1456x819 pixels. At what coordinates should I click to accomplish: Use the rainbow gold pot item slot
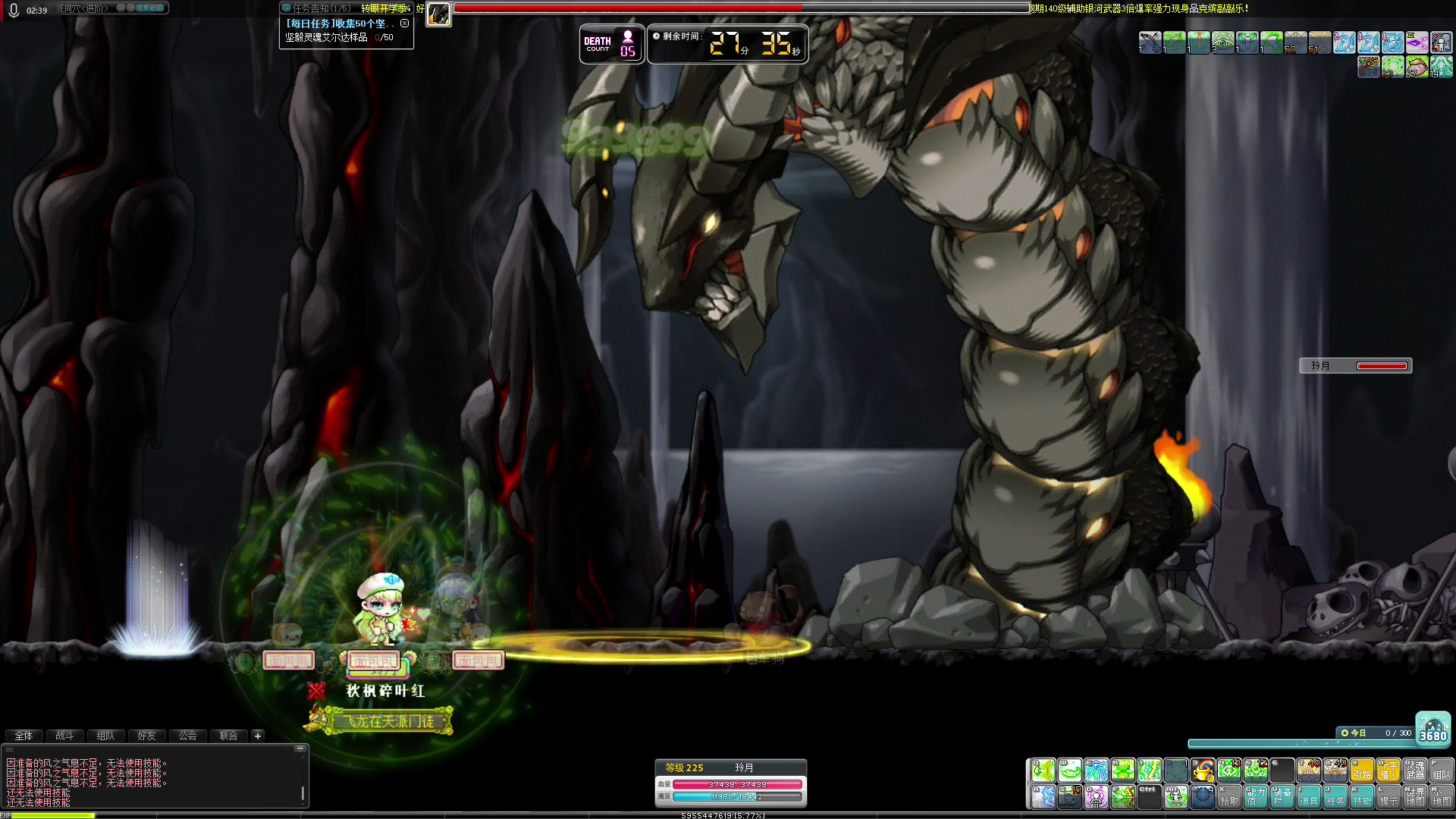tap(1203, 770)
